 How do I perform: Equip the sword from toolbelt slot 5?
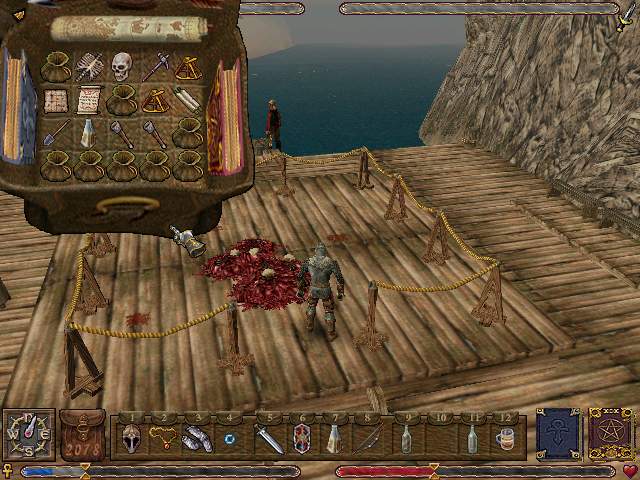click(x=268, y=438)
